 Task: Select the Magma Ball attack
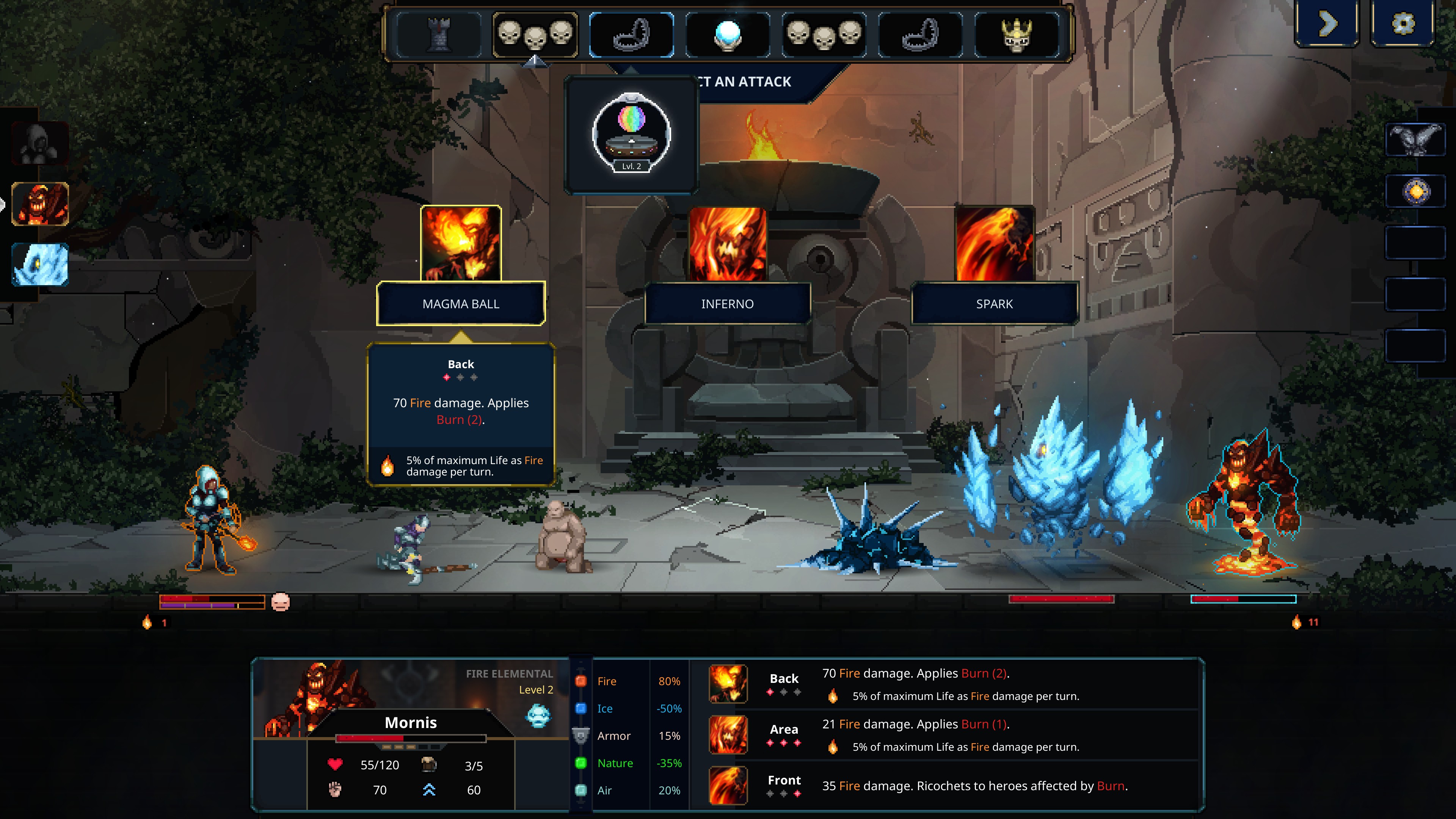(x=461, y=303)
